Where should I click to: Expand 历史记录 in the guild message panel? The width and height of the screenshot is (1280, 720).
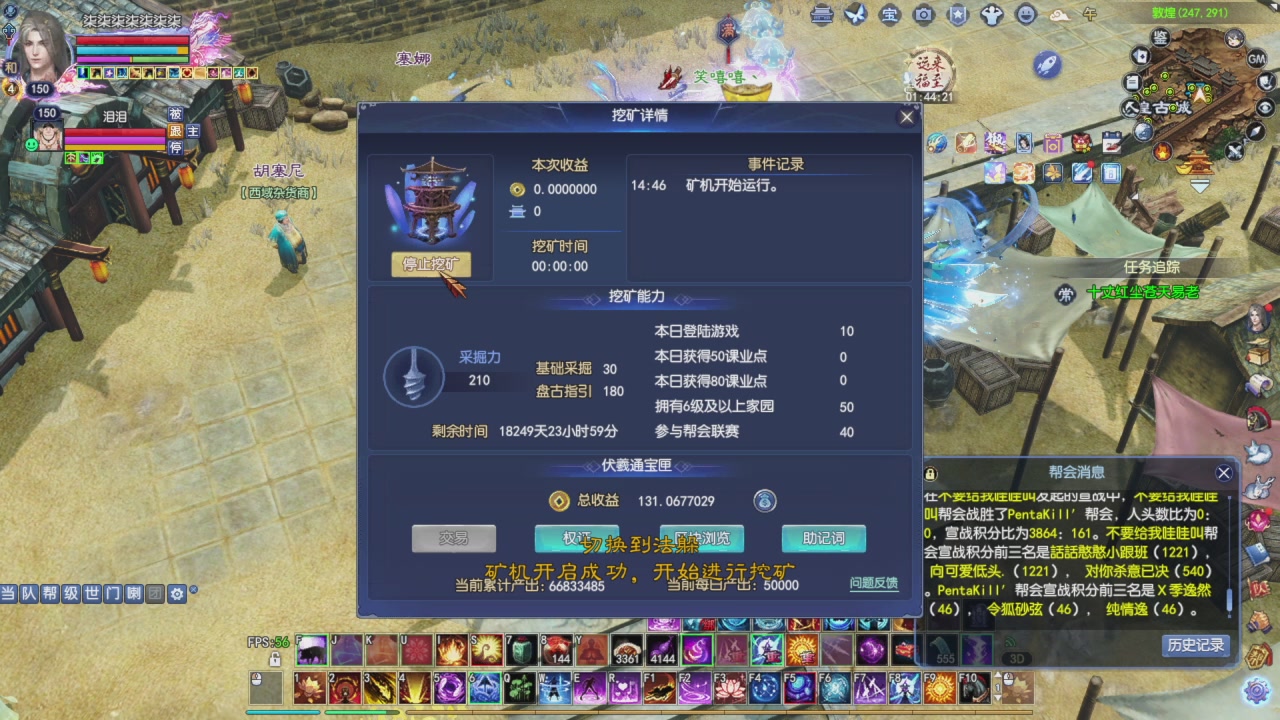pyautogui.click(x=1195, y=646)
